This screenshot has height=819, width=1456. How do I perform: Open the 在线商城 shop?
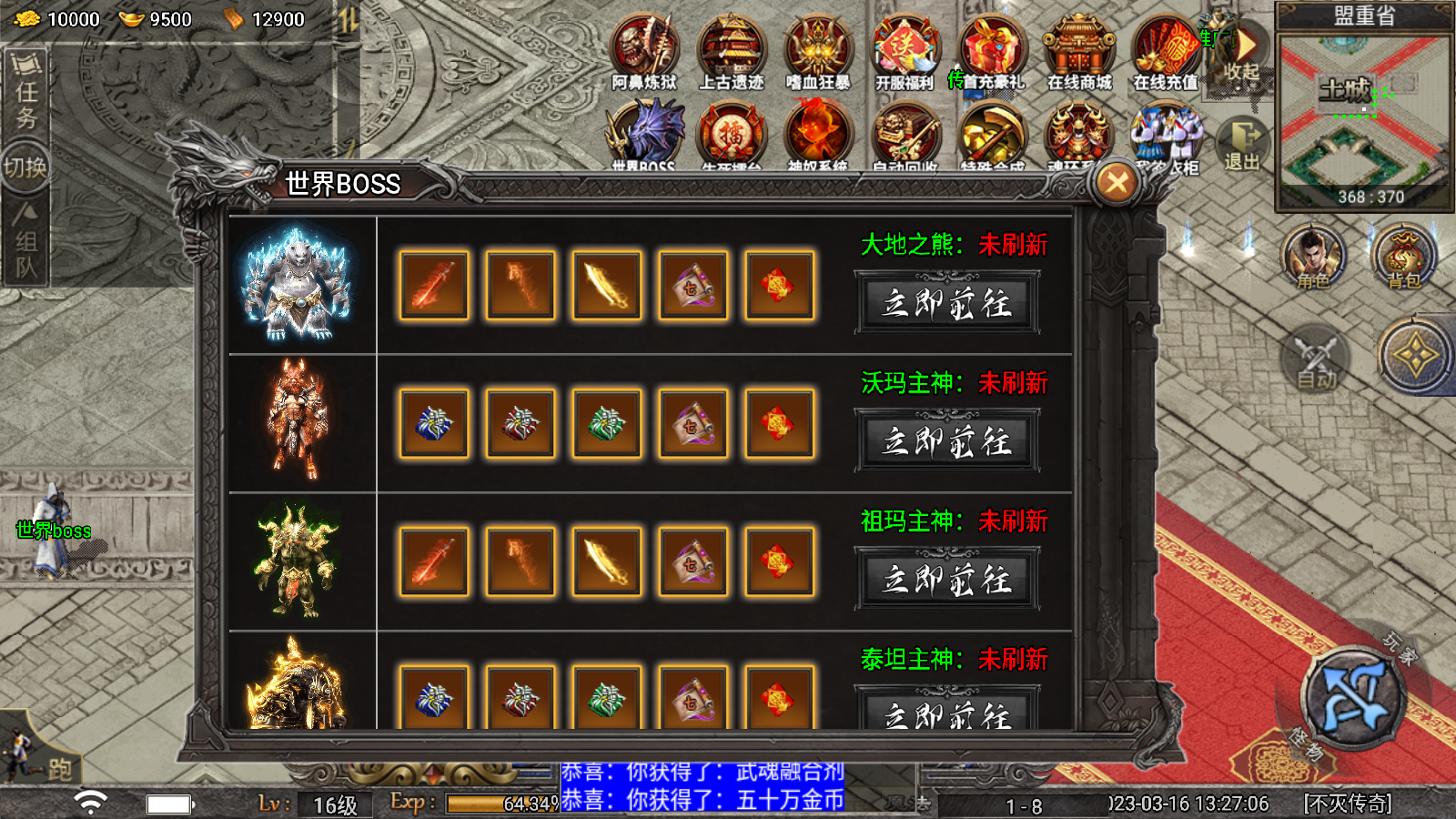coord(1078,50)
